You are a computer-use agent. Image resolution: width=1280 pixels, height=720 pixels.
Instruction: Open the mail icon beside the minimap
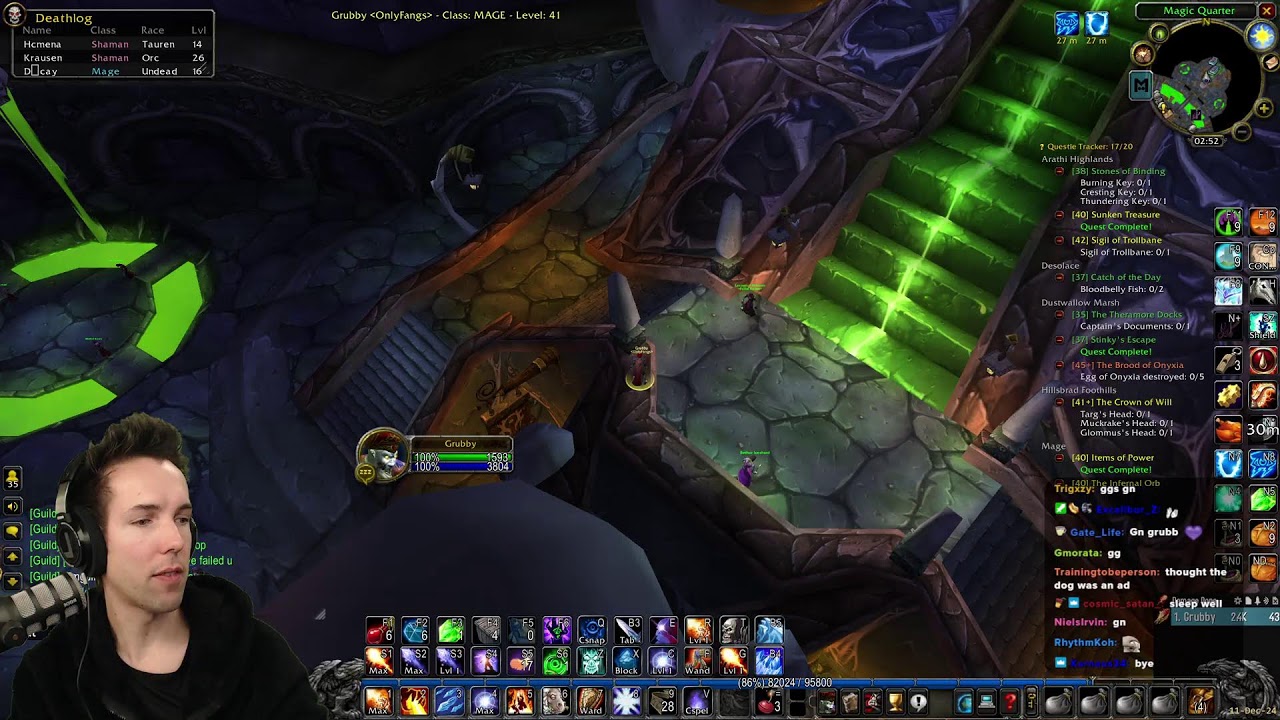(x=1271, y=62)
